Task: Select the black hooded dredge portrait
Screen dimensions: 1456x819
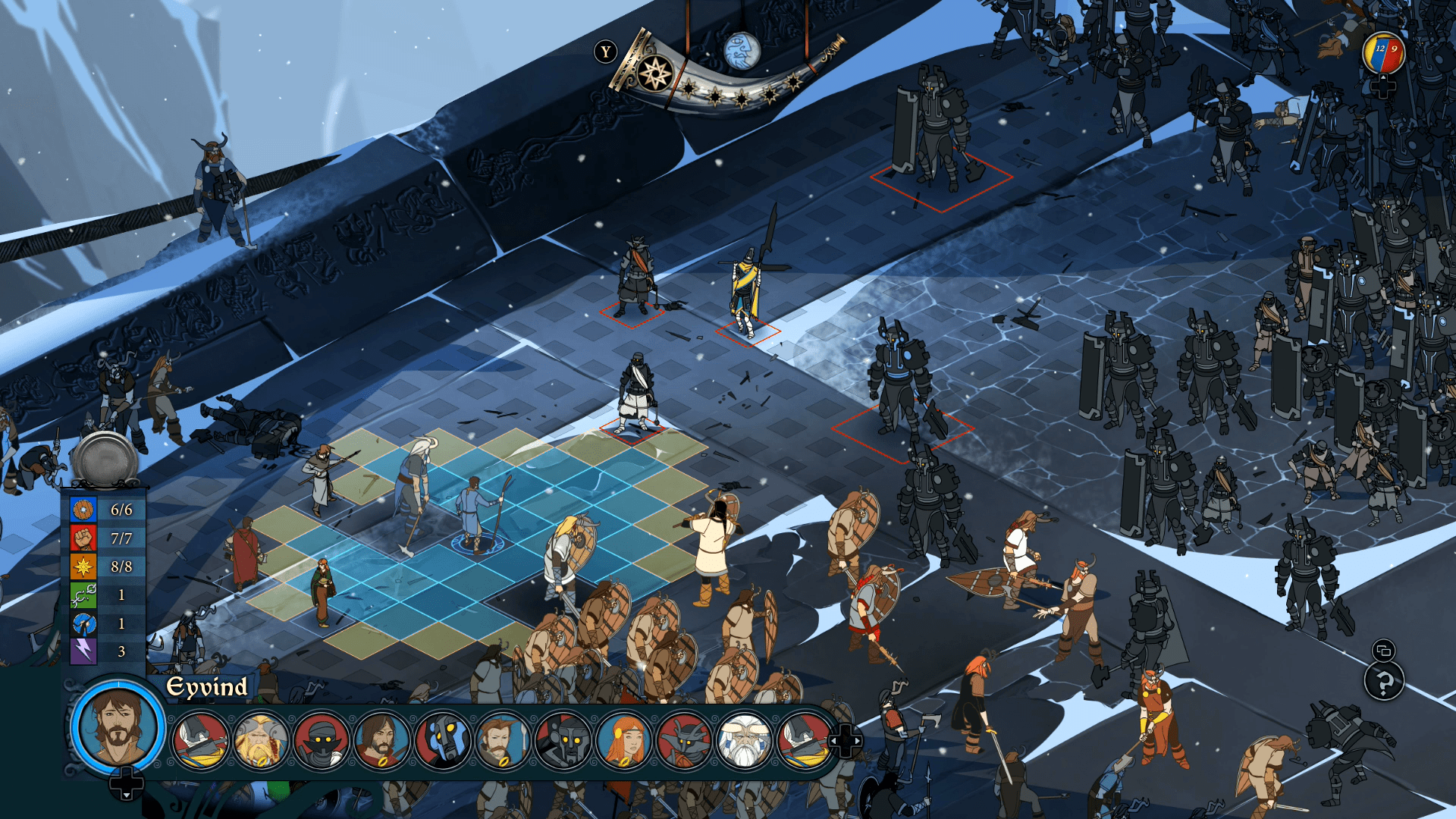Action: [x=322, y=741]
